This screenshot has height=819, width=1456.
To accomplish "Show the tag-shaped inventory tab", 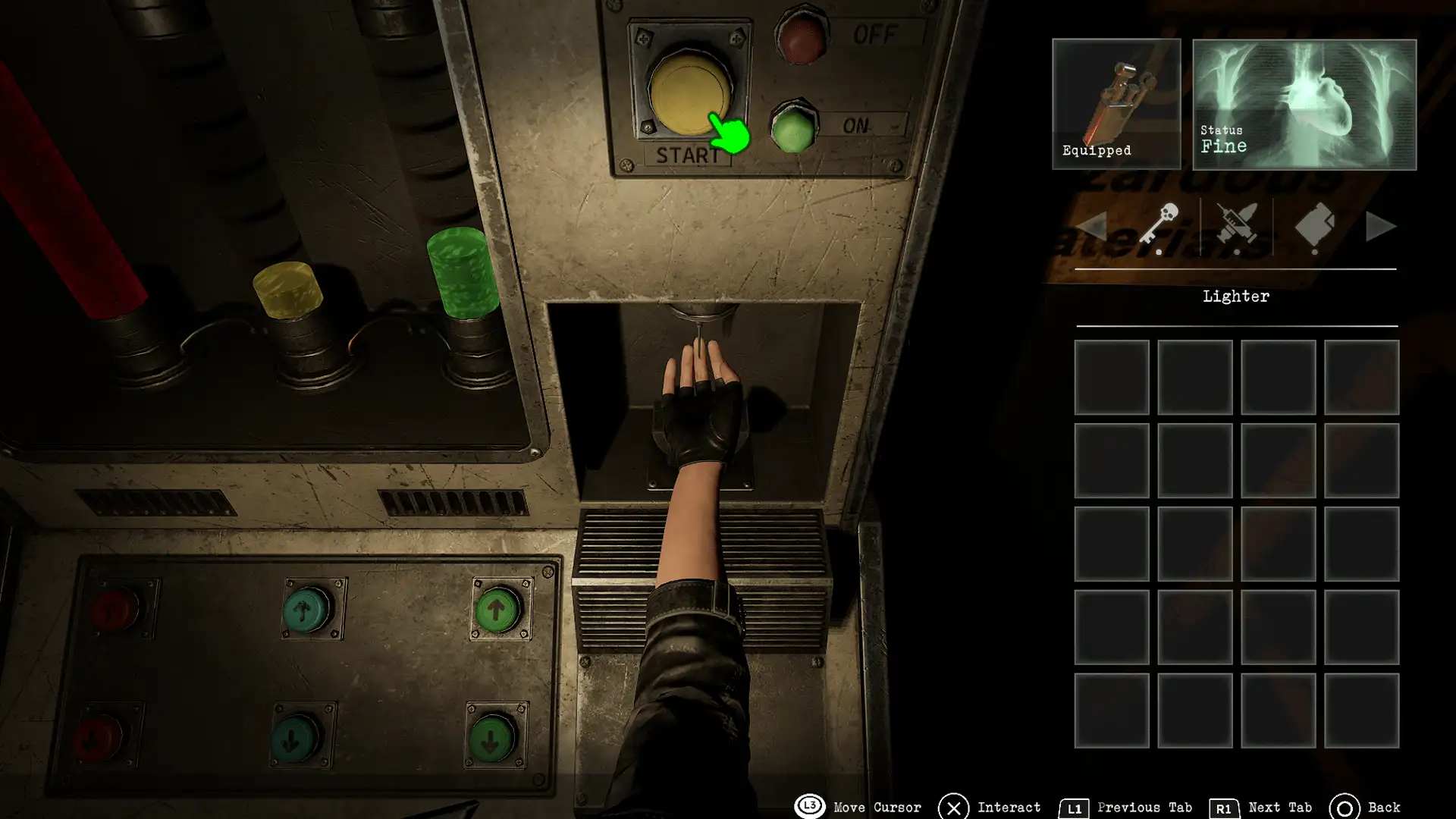I will 1314,226.
